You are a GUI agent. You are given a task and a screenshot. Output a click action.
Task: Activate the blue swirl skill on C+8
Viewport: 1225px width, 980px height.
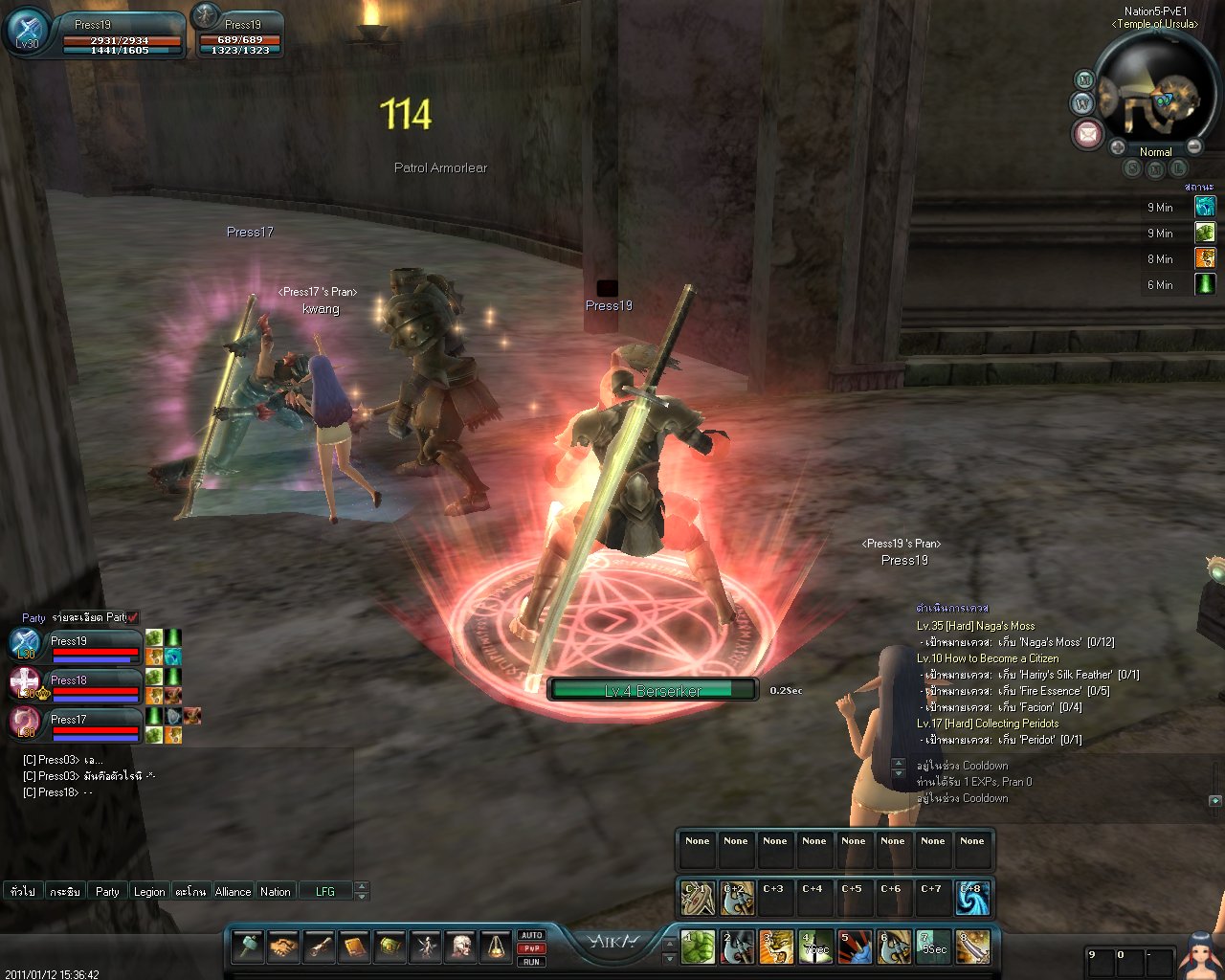972,898
